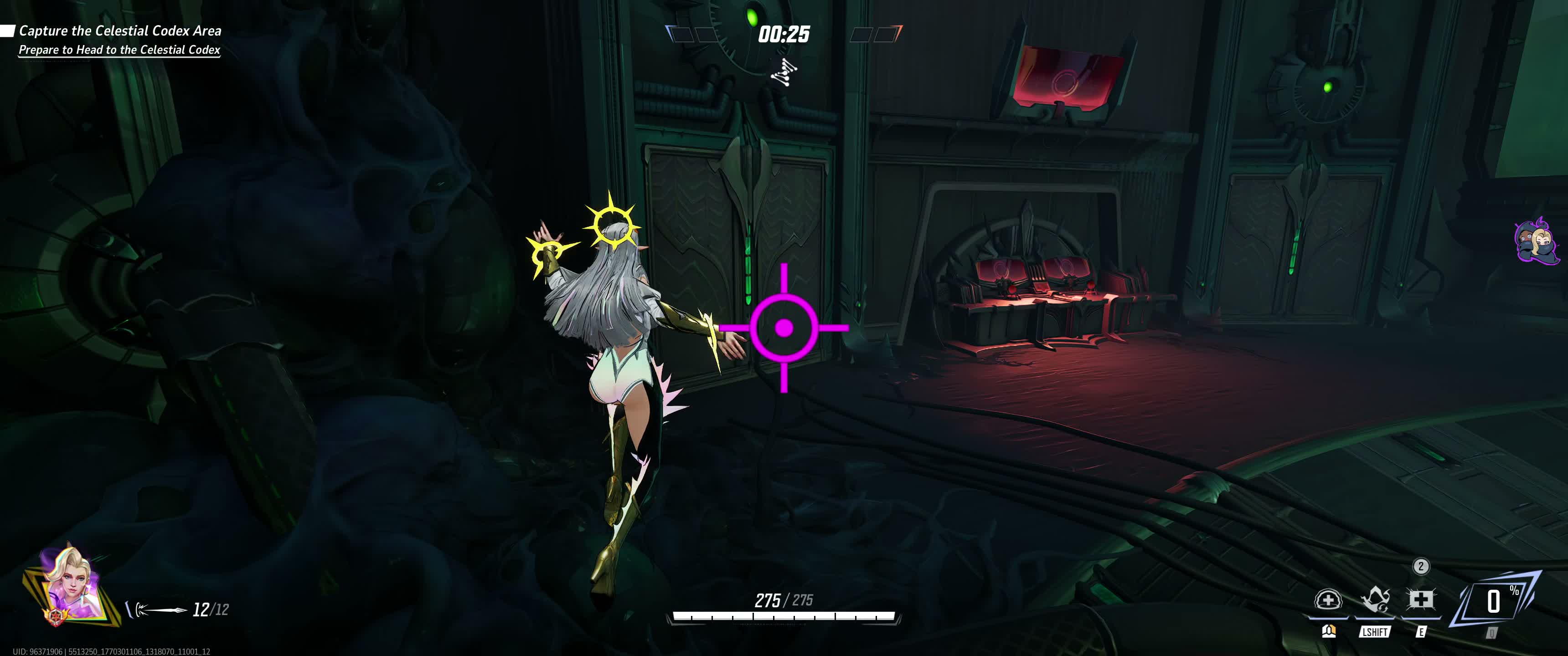Select the dagger weapon icon

coord(160,609)
